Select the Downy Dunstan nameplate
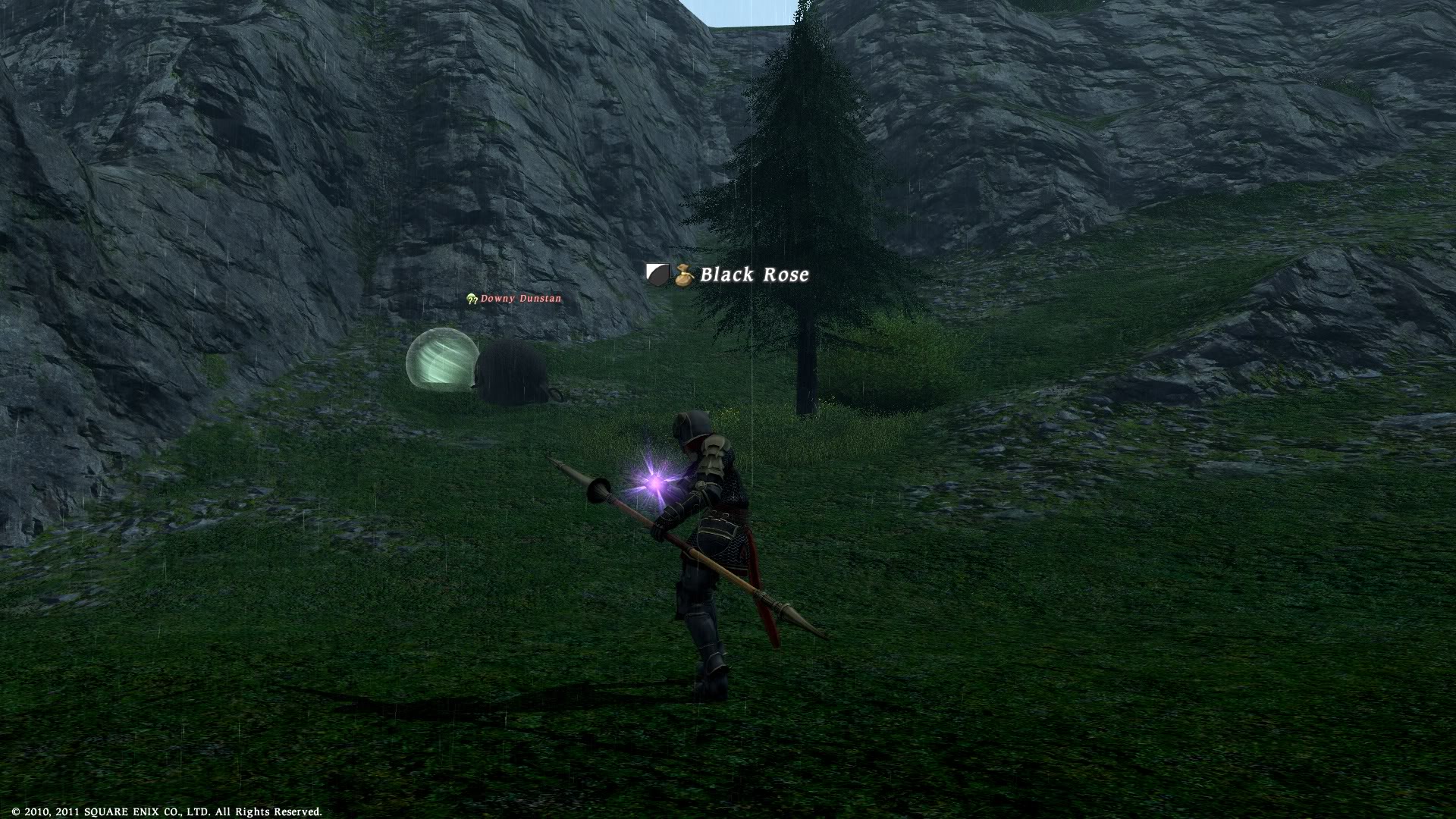 [x=520, y=299]
